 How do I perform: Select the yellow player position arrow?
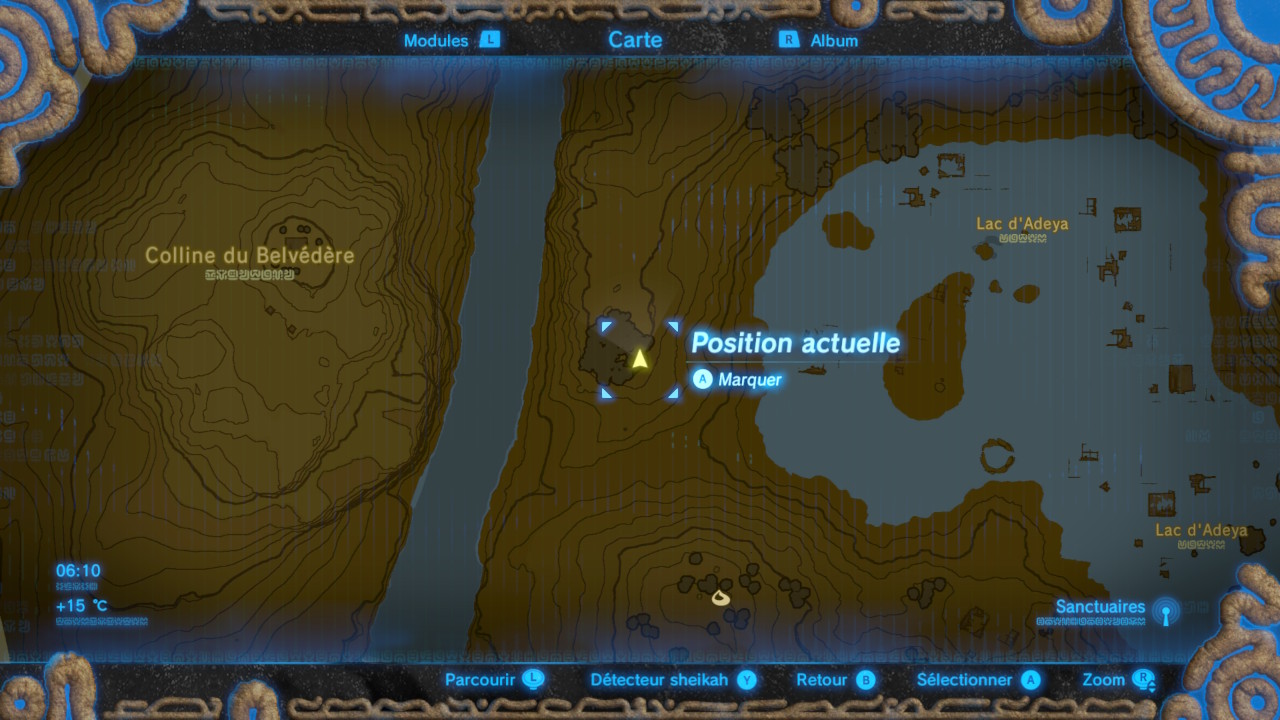640,357
